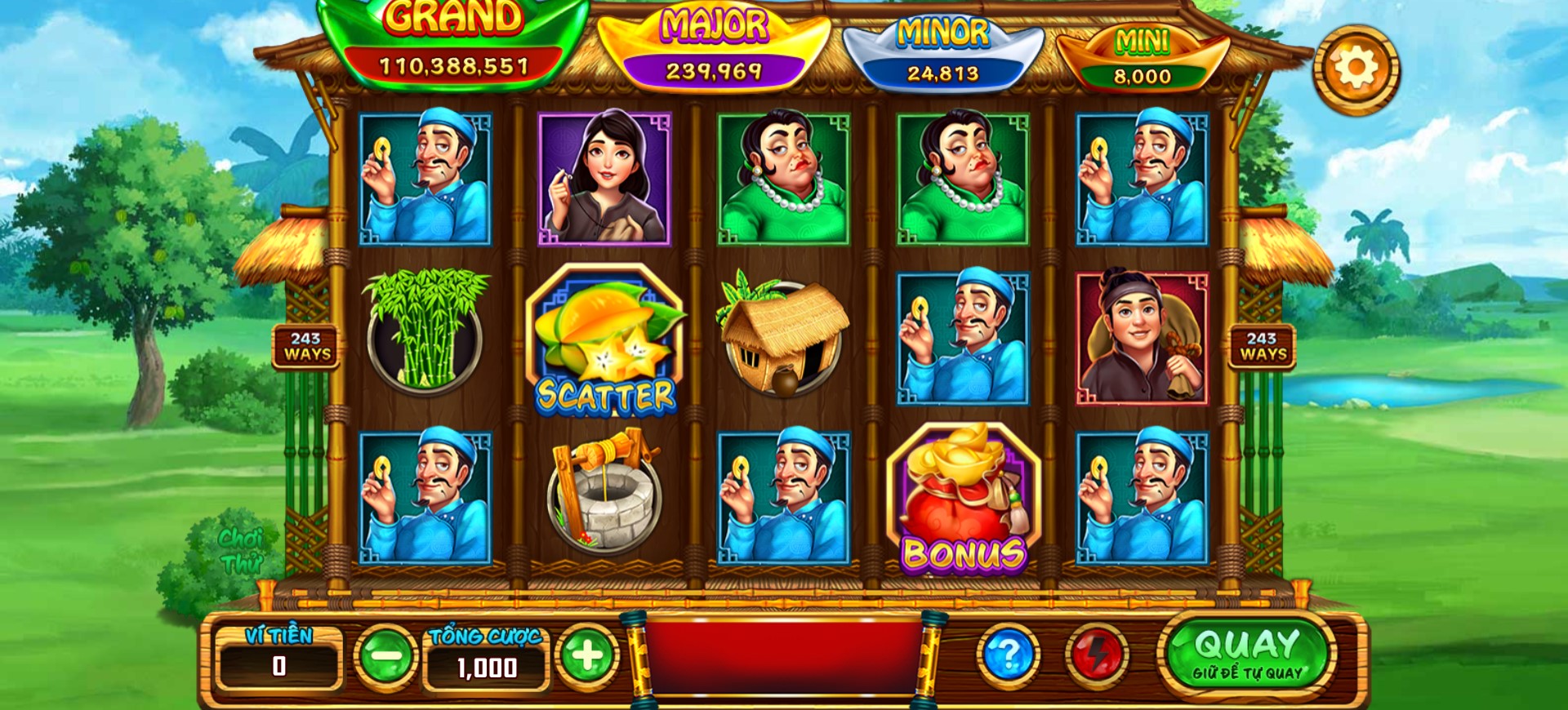This screenshot has height=710, width=1568.
Task: Toggle the red lightning turbo spin button
Action: coord(1097,655)
